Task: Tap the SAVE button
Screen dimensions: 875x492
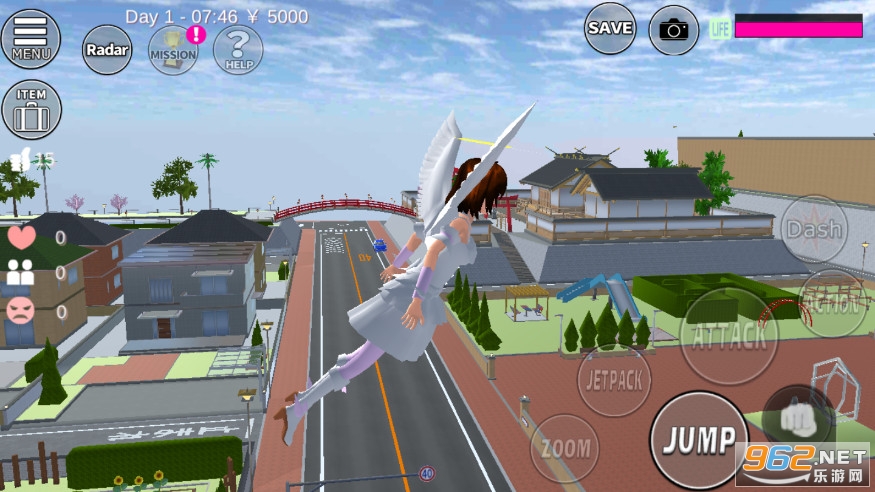Action: click(x=610, y=29)
